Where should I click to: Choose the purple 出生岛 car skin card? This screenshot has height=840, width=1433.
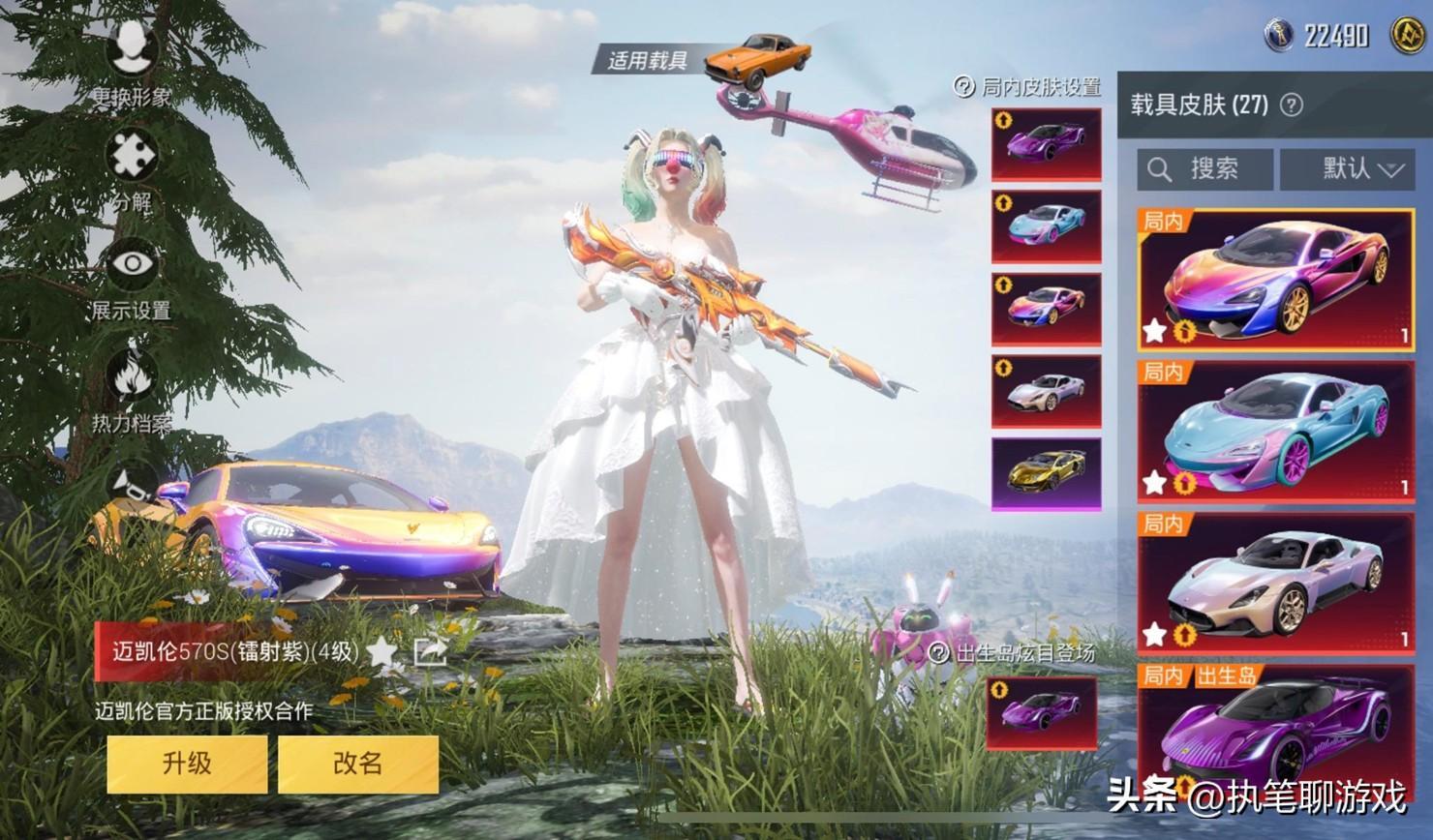tap(1275, 735)
